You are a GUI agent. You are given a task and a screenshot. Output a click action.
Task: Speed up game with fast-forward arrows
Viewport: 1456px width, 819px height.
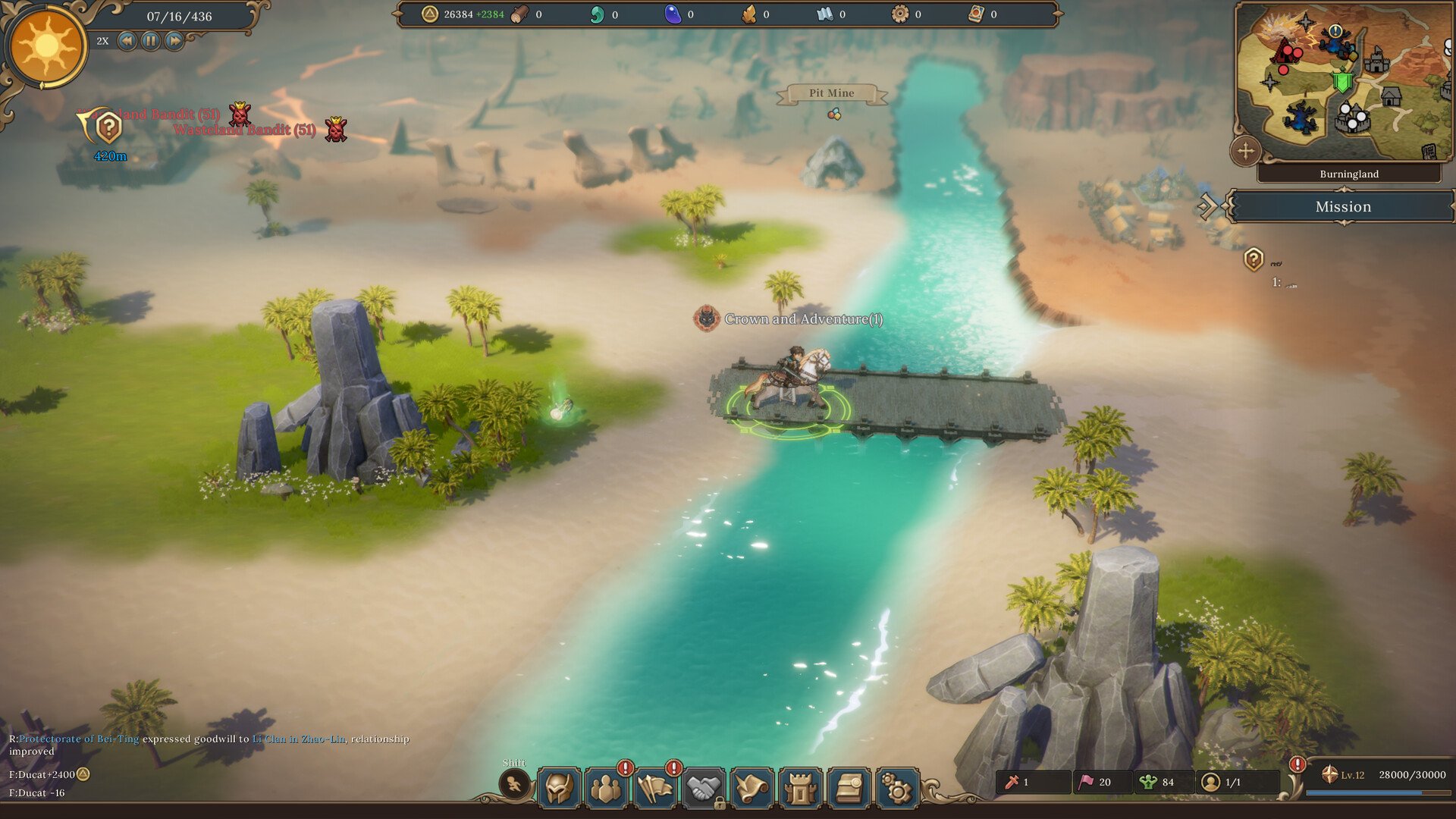coord(174,41)
